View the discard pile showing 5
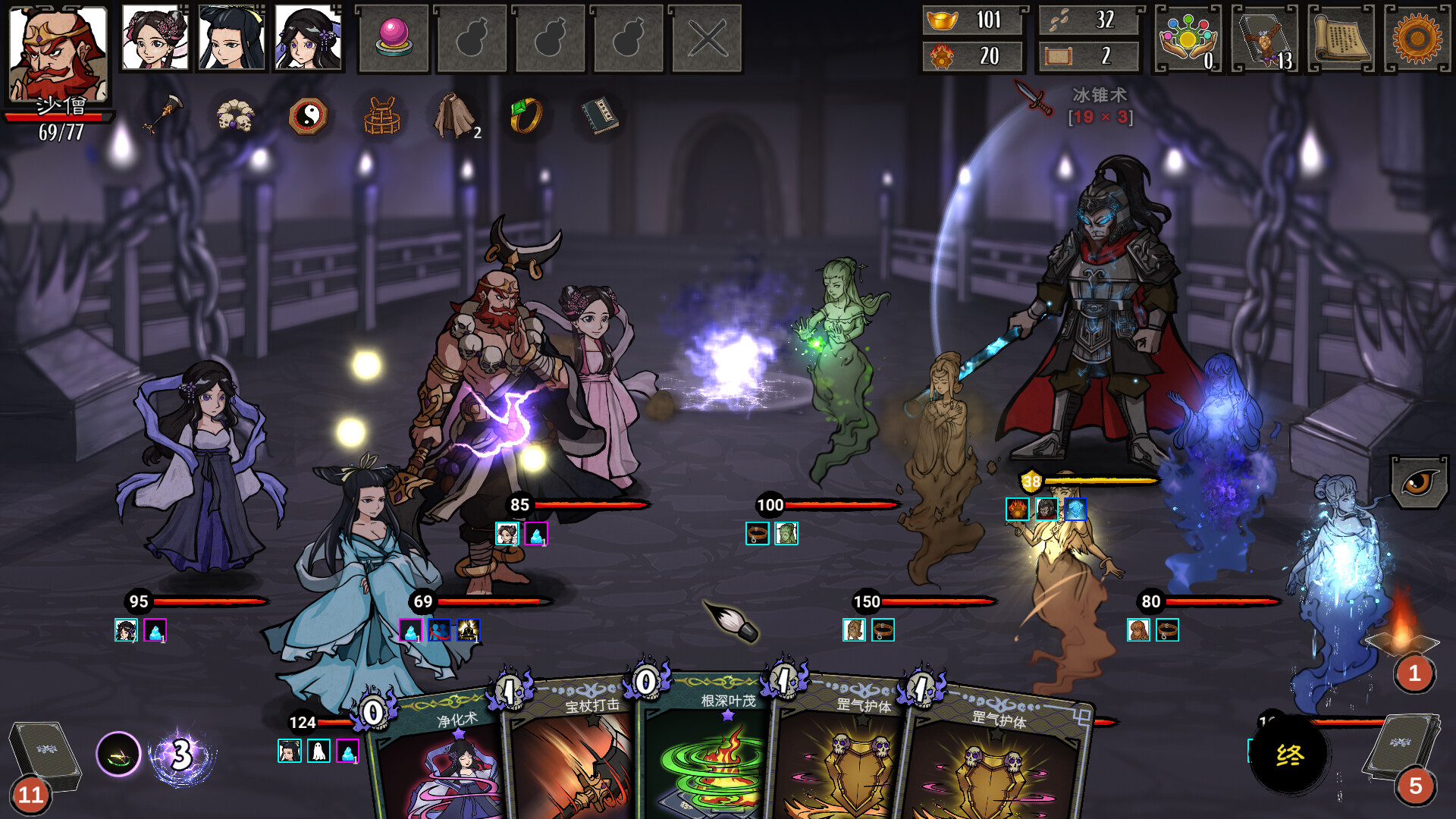The width and height of the screenshot is (1456, 819). 1404,755
